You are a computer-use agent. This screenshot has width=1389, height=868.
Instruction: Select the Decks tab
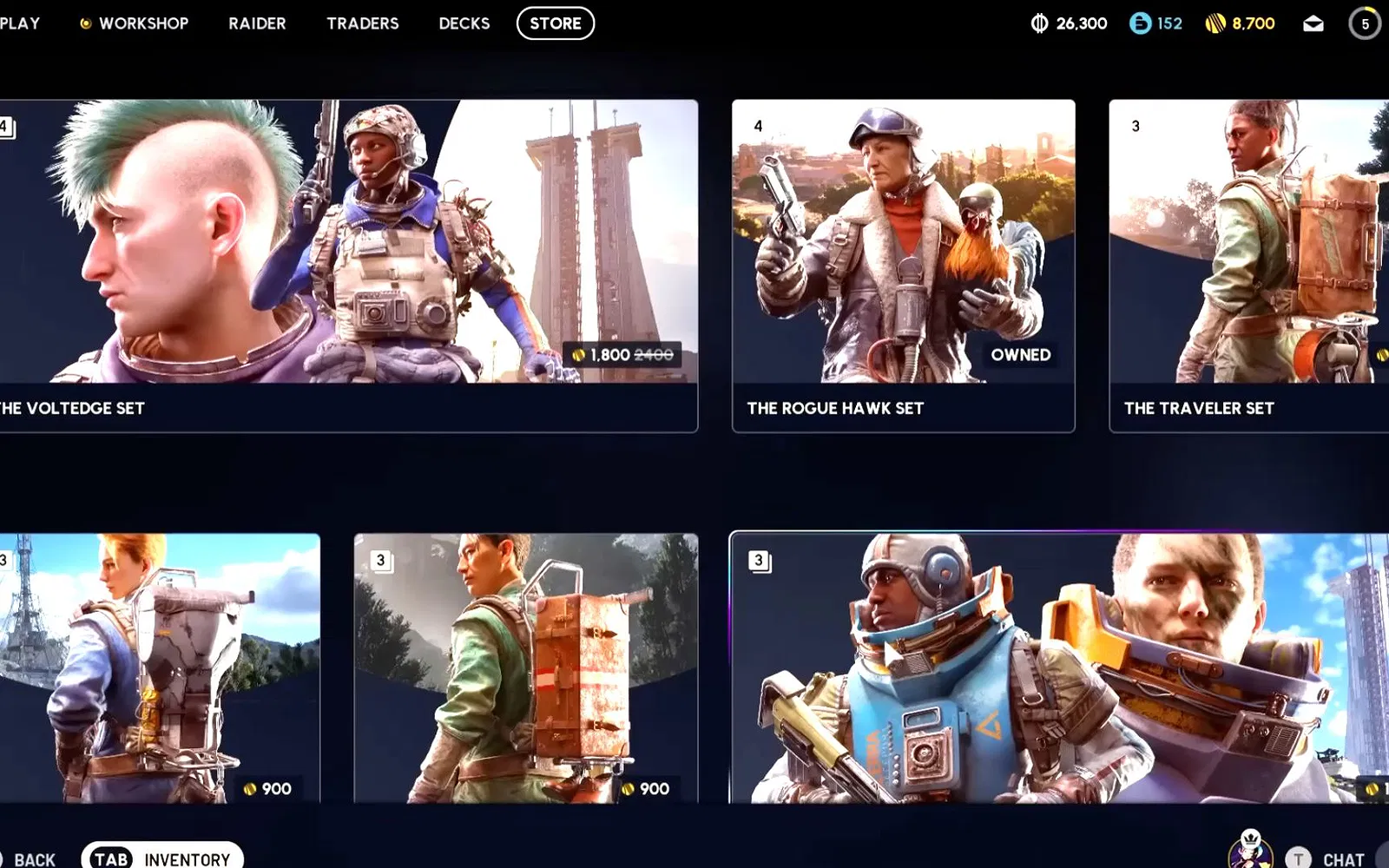464,23
